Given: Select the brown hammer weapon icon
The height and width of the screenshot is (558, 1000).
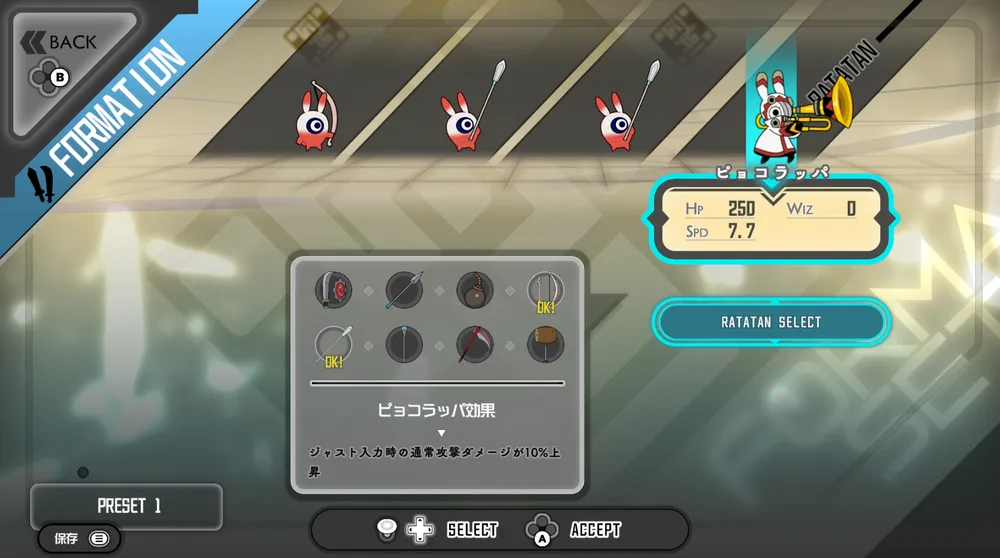Looking at the screenshot, I should (x=546, y=345).
